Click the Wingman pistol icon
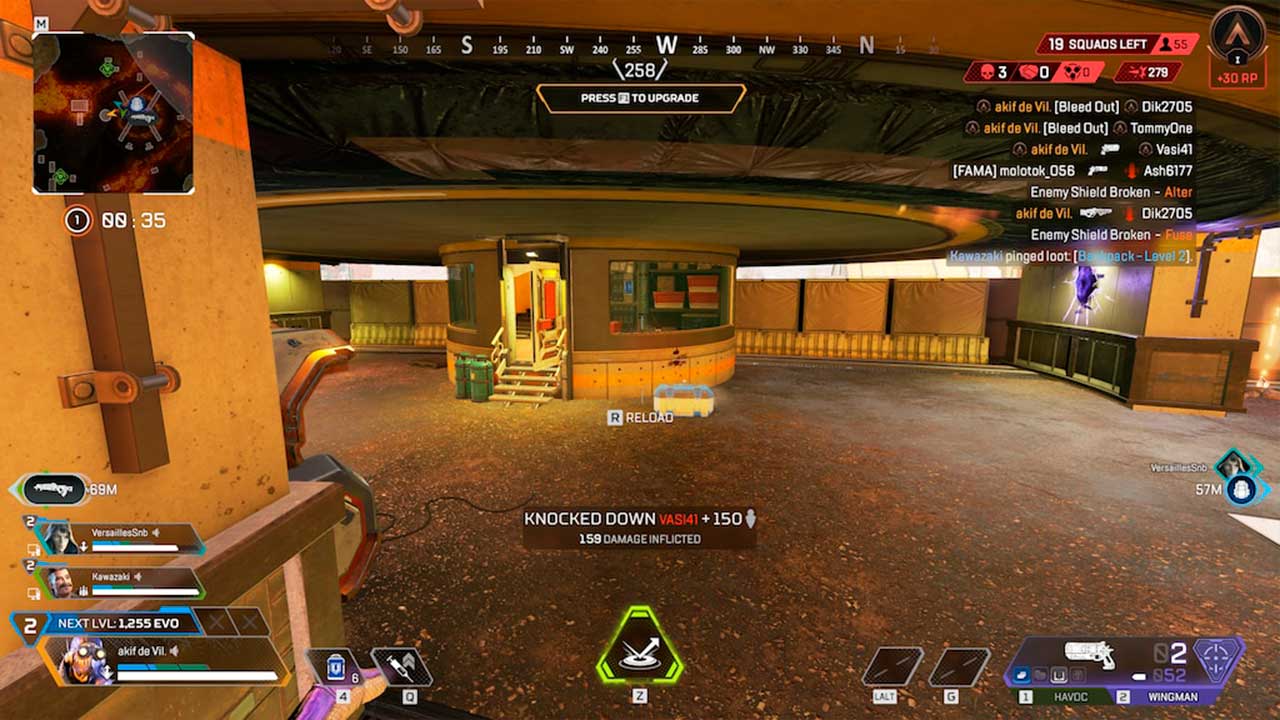This screenshot has height=720, width=1280. pyautogui.click(x=1089, y=655)
